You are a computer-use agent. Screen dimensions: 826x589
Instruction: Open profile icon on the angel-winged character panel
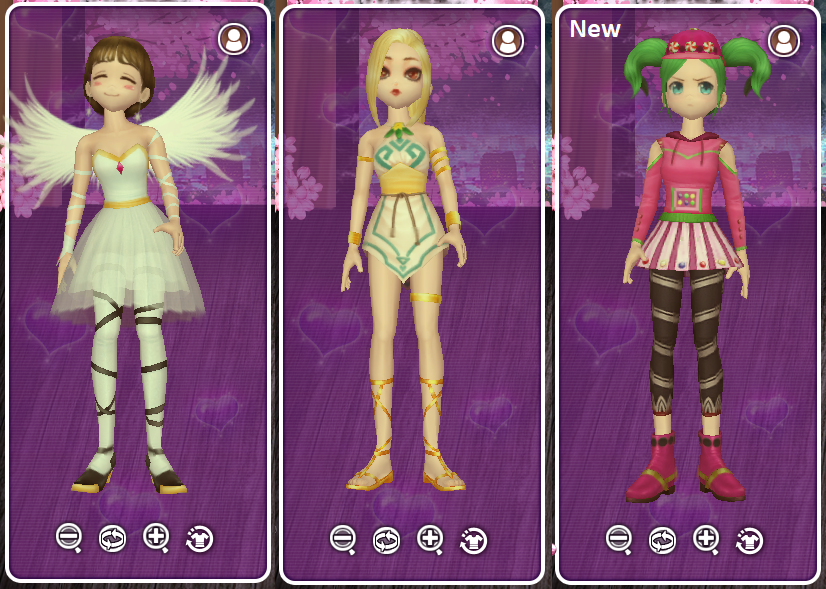click(234, 40)
